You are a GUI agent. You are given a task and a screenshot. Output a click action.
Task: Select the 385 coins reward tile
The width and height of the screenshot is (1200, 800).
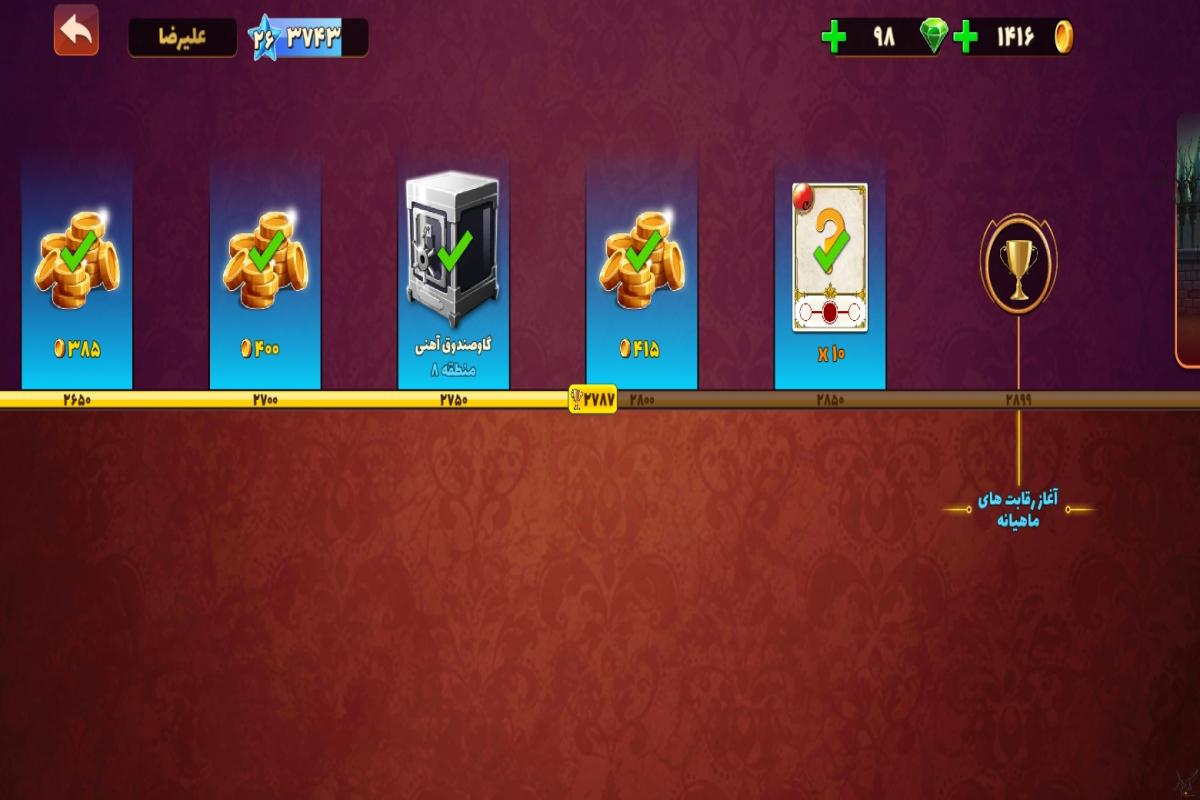click(77, 272)
